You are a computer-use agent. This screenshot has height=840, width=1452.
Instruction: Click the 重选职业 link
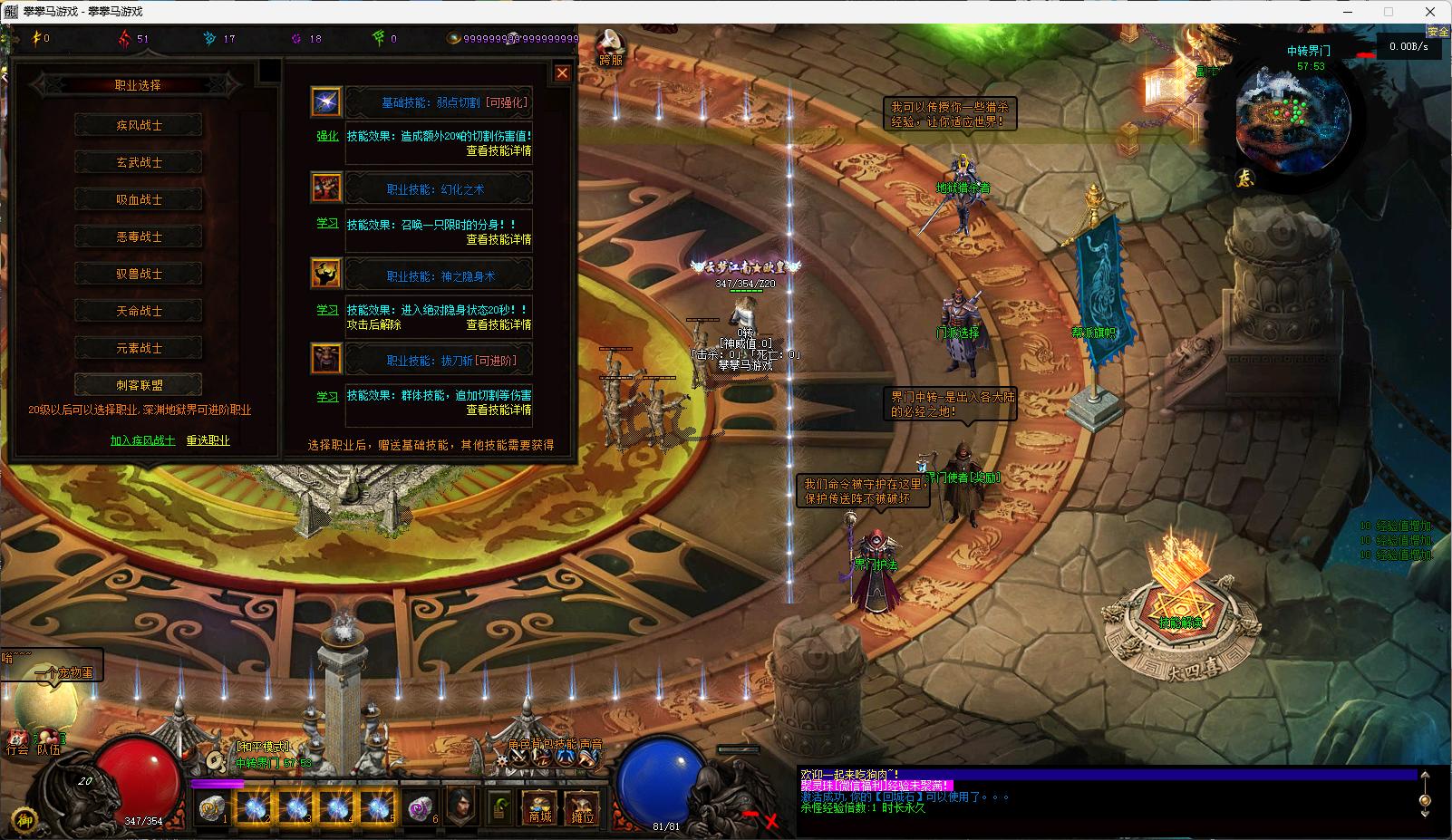(x=208, y=440)
